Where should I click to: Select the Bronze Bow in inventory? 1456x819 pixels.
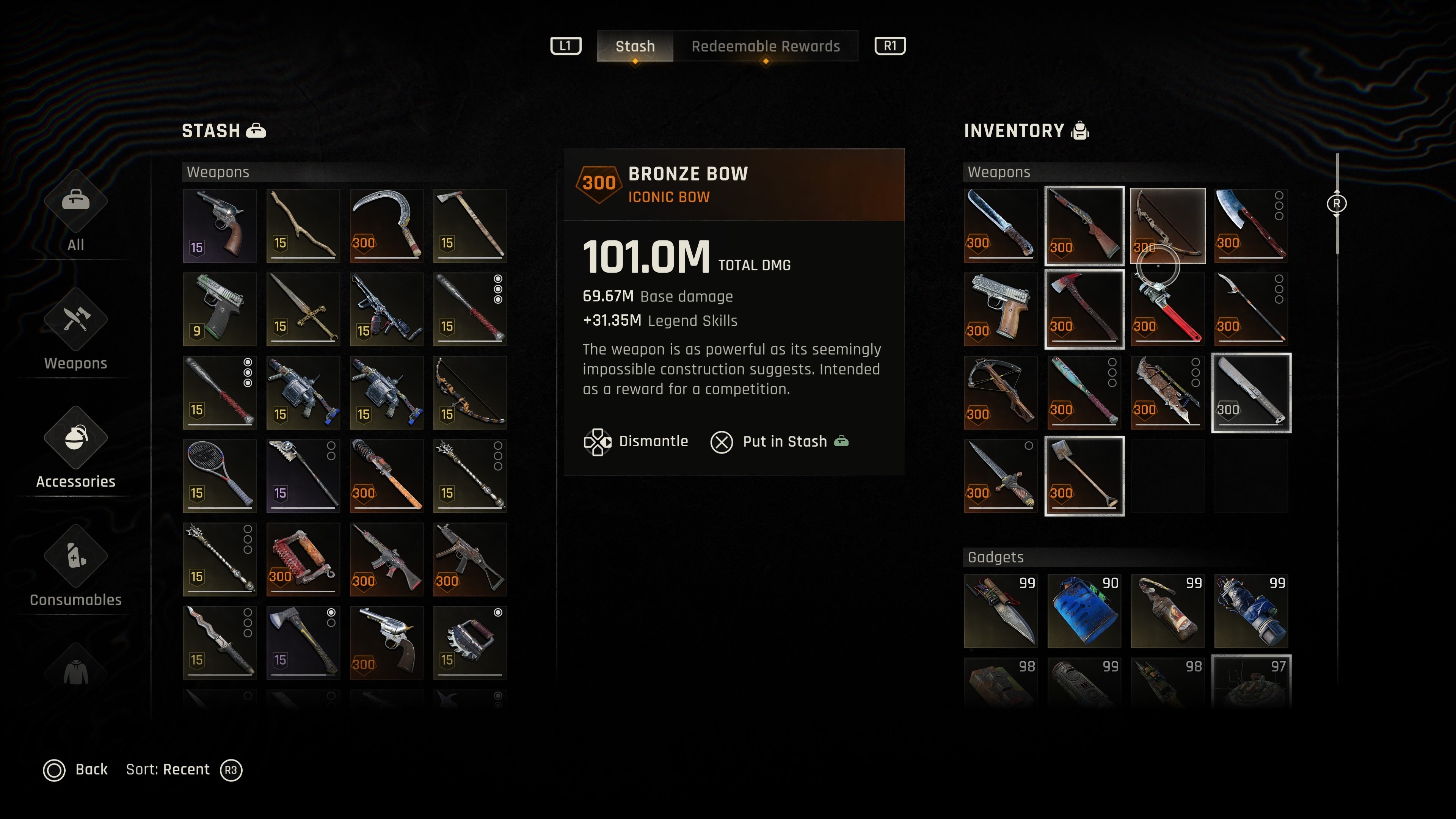tap(1167, 226)
